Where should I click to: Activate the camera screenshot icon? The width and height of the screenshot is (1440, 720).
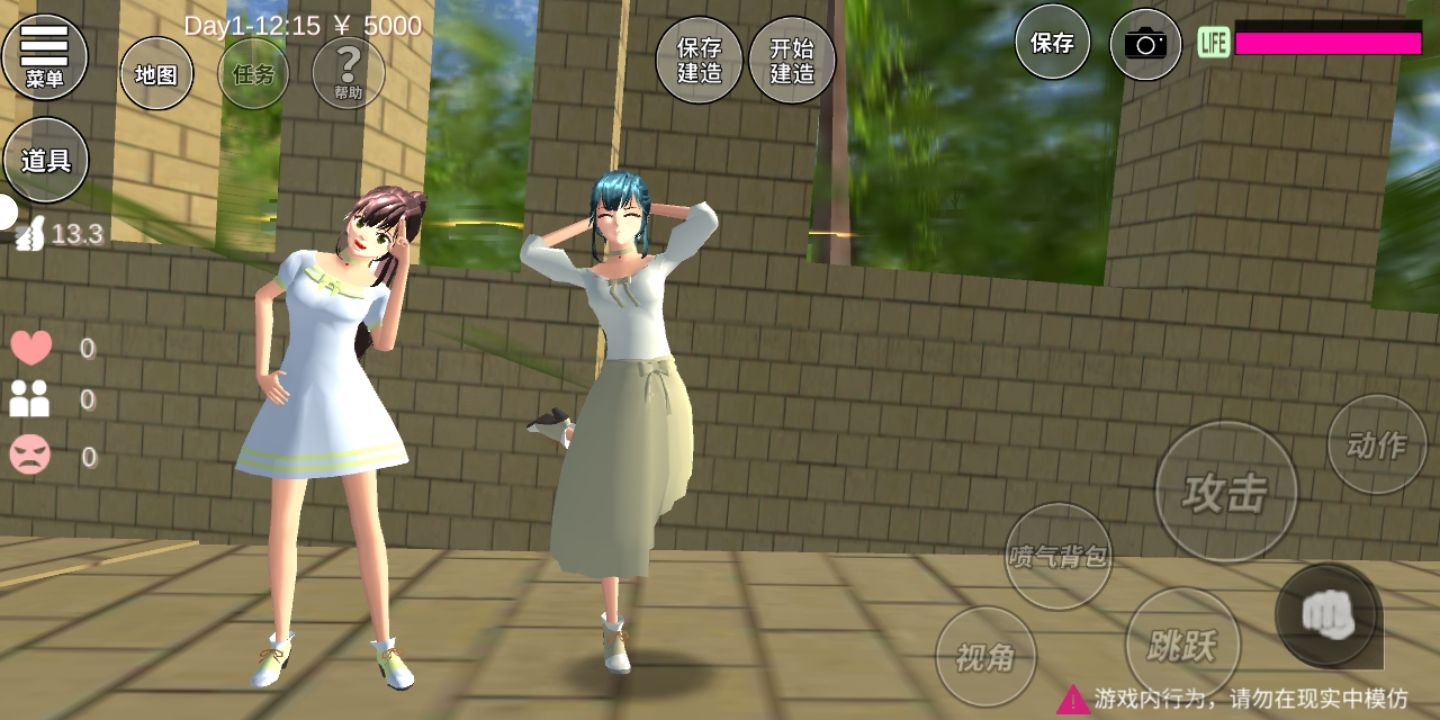coord(1145,44)
